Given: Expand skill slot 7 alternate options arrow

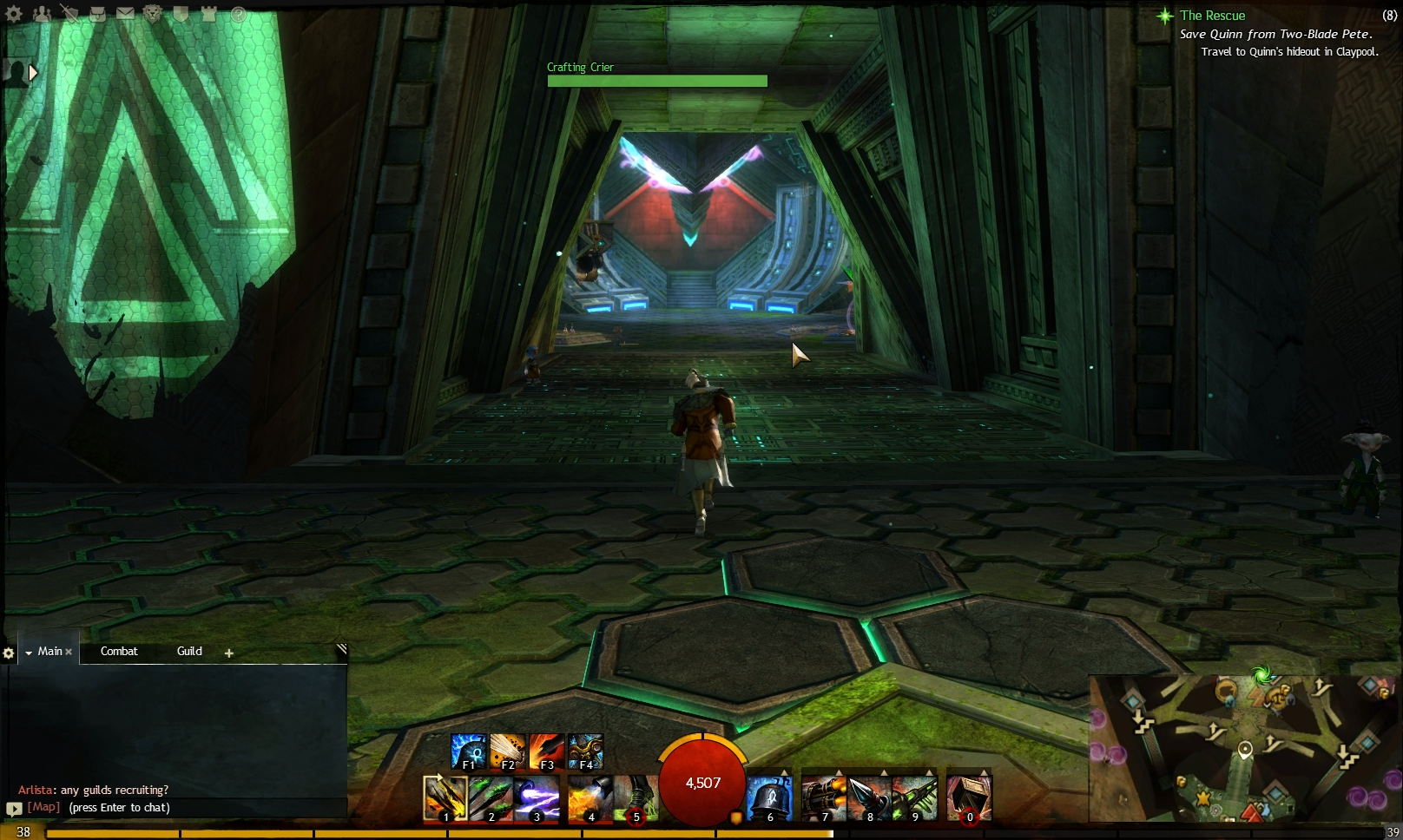Looking at the screenshot, I should pyautogui.click(x=839, y=771).
